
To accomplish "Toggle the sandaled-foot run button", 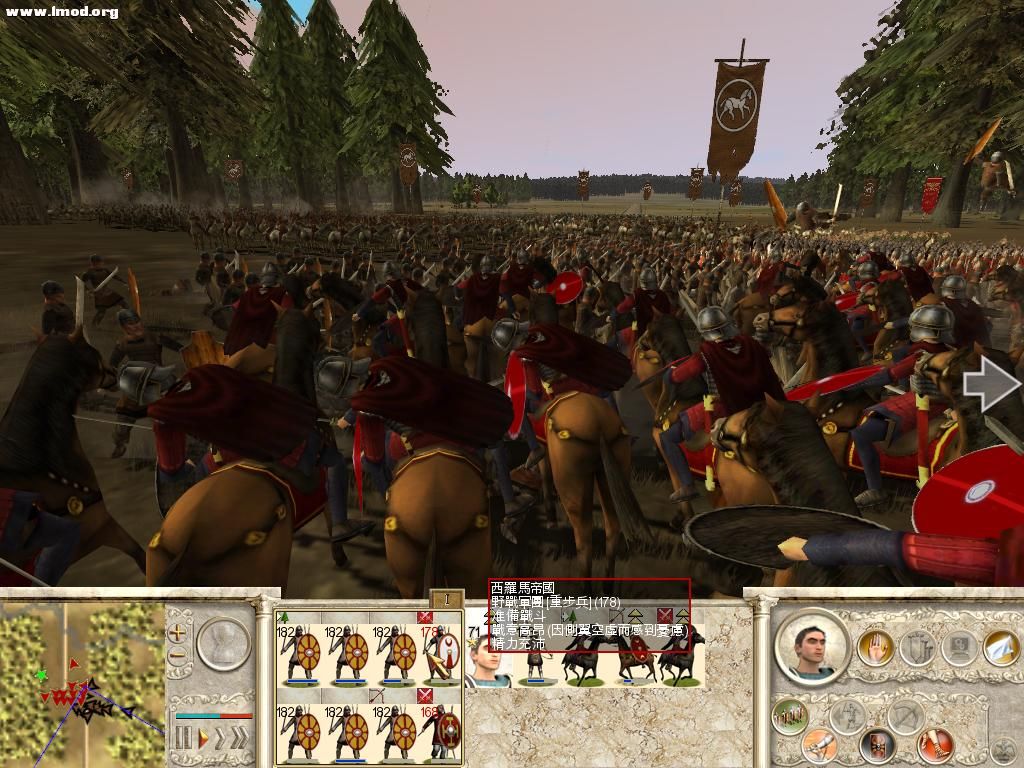I will click(936, 745).
